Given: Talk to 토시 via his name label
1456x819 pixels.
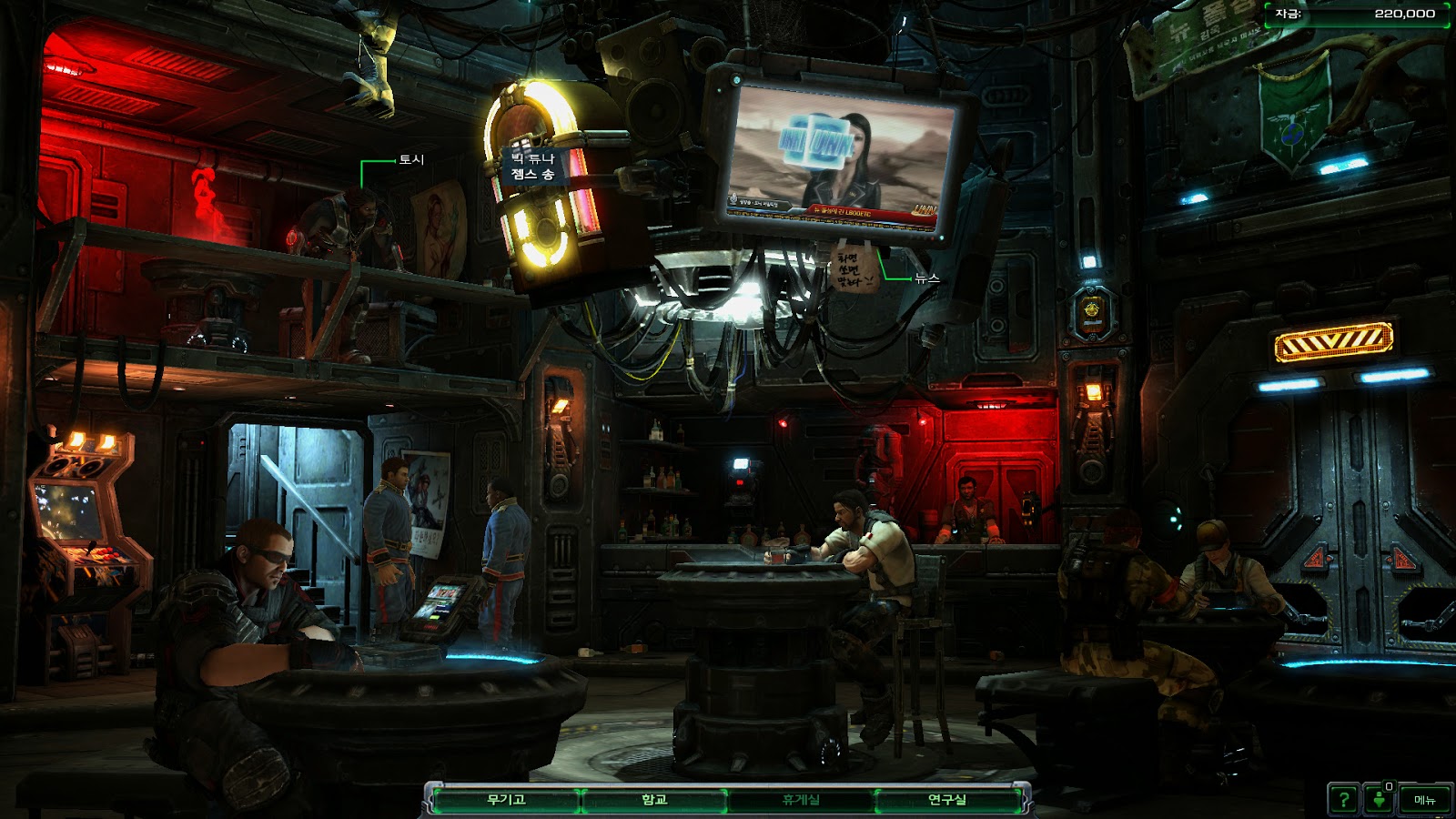Looking at the screenshot, I should point(411,159).
